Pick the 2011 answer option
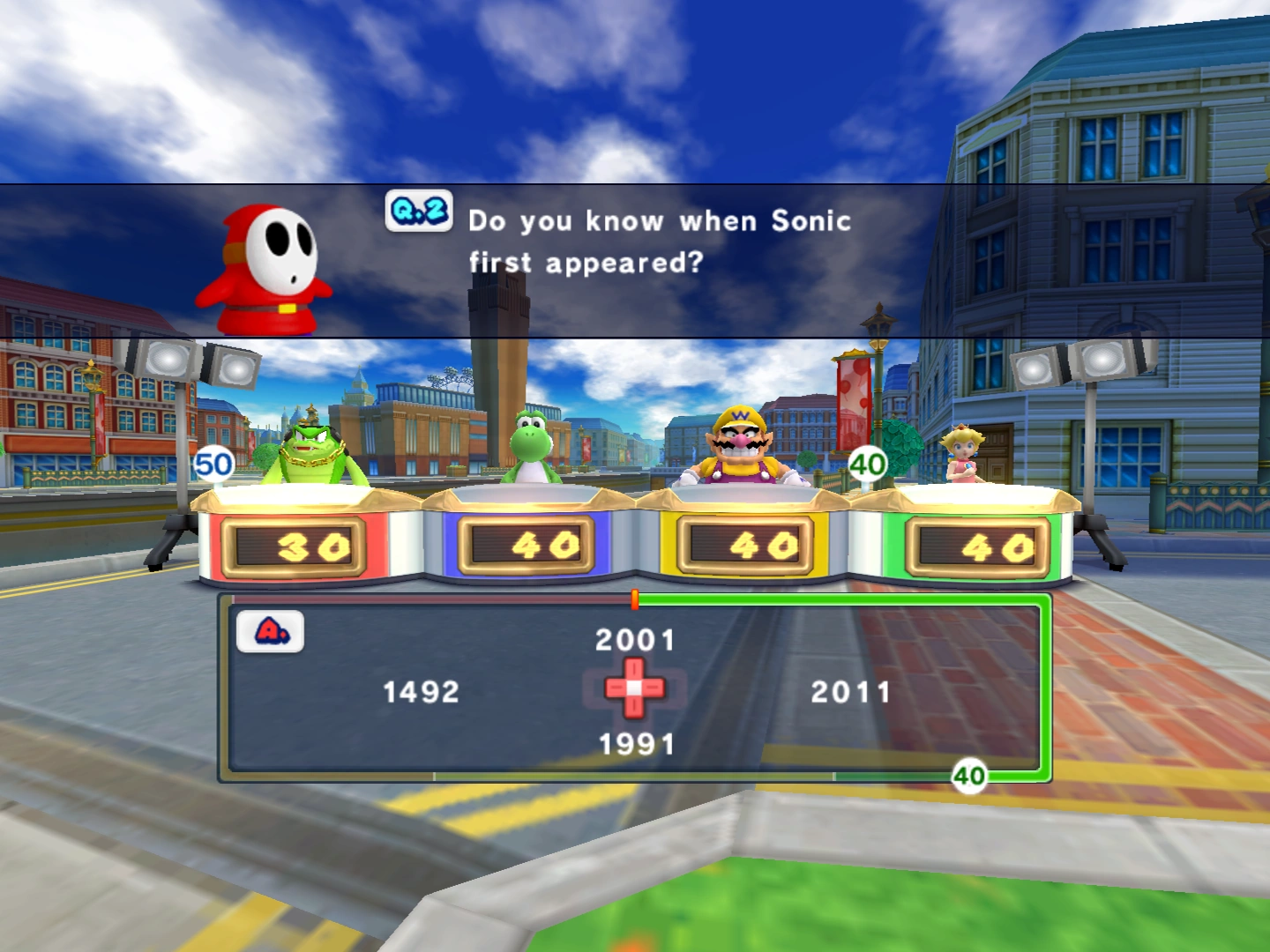Image resolution: width=1270 pixels, height=952 pixels. tap(850, 692)
